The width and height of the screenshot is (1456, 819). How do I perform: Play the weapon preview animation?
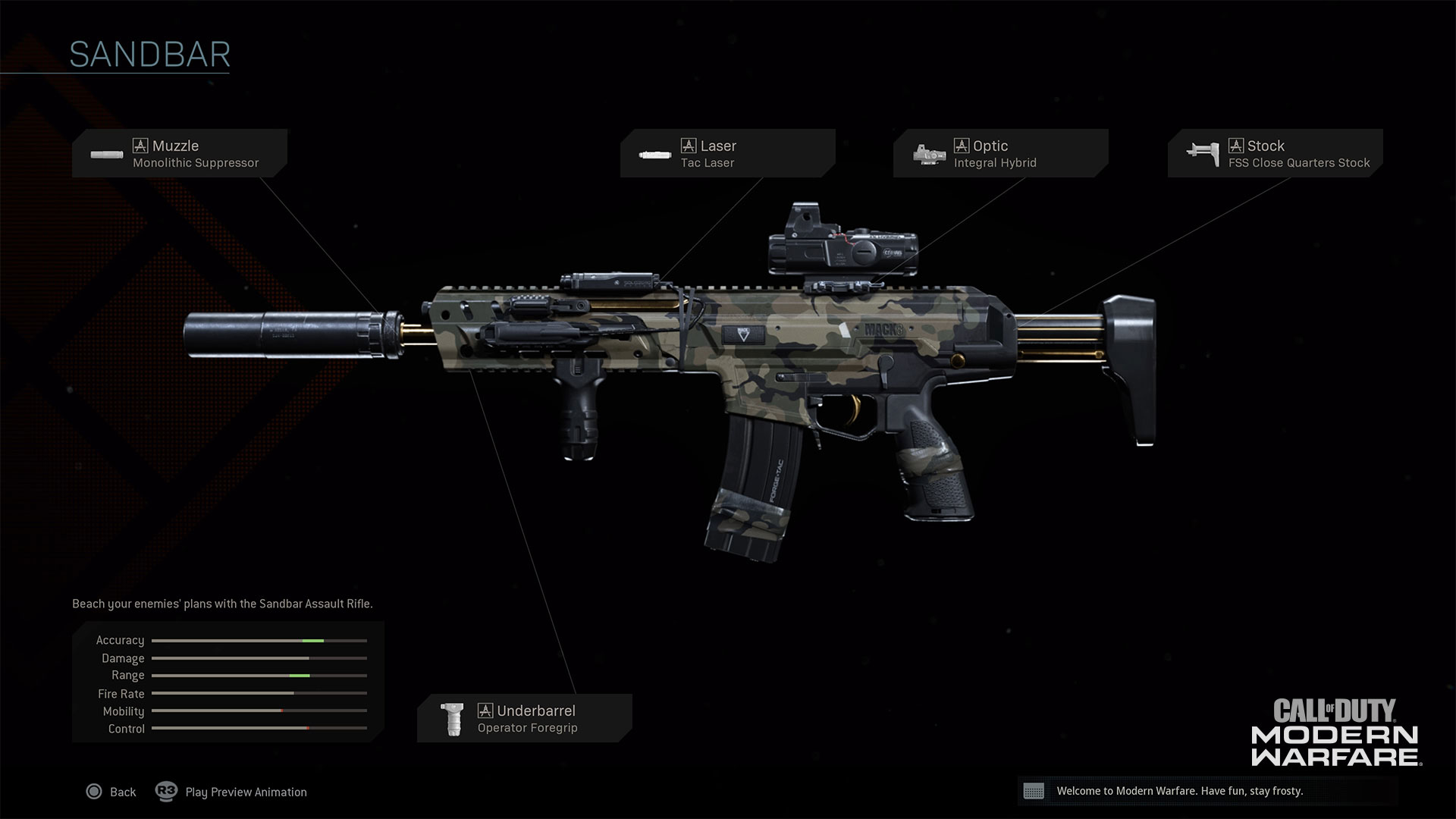coord(232,792)
